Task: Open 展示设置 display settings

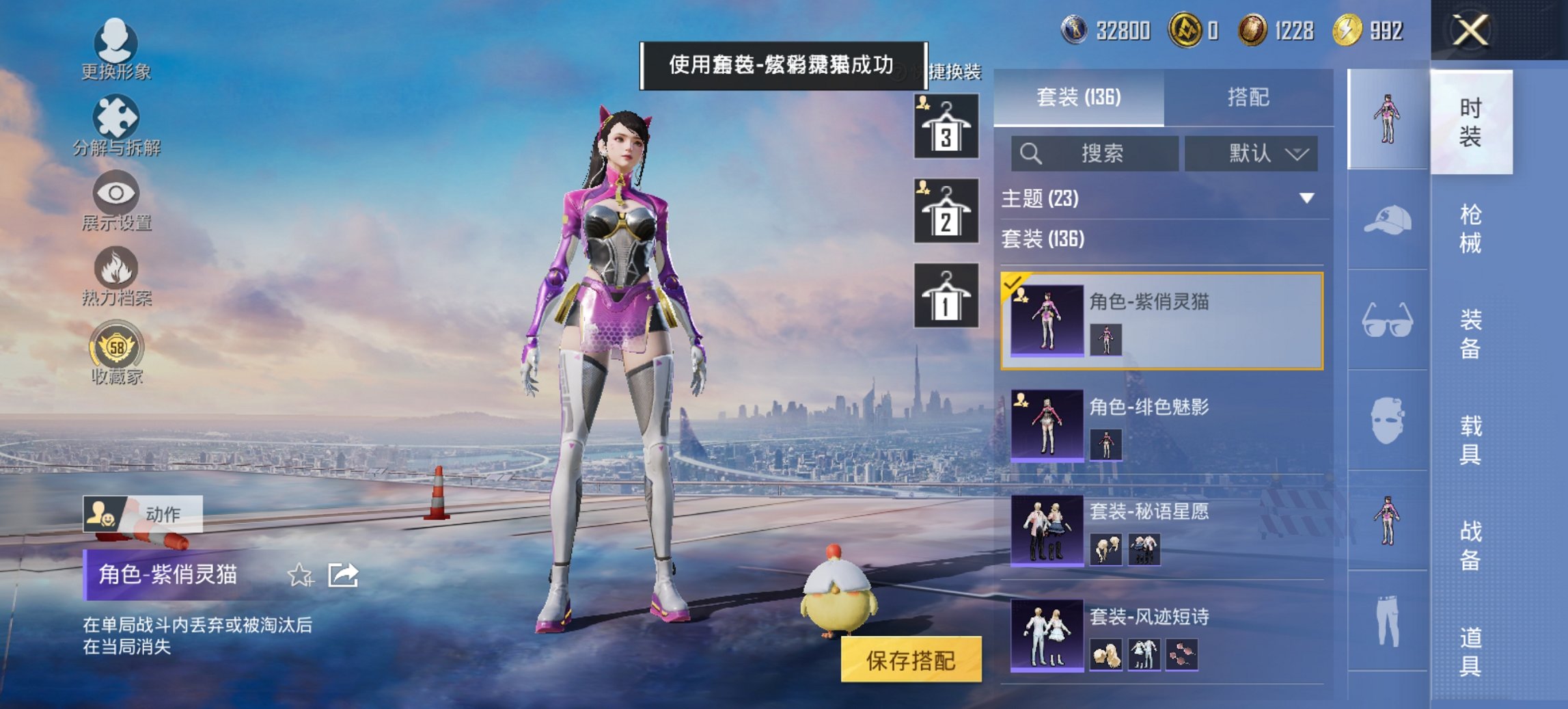Action: [x=116, y=202]
